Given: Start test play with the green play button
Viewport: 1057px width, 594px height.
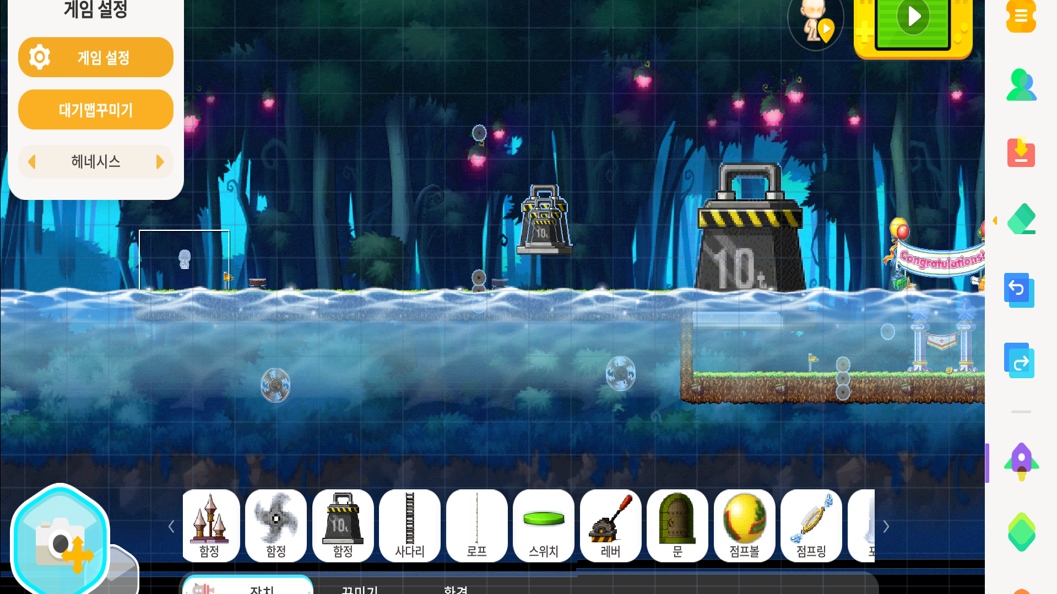Looking at the screenshot, I should point(912,19).
